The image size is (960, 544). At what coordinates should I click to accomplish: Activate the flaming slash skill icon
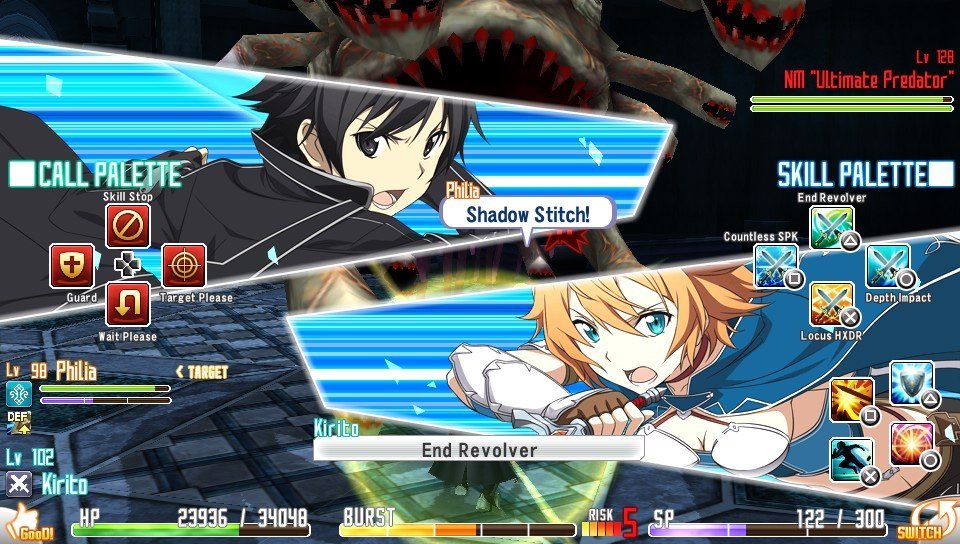click(852, 400)
